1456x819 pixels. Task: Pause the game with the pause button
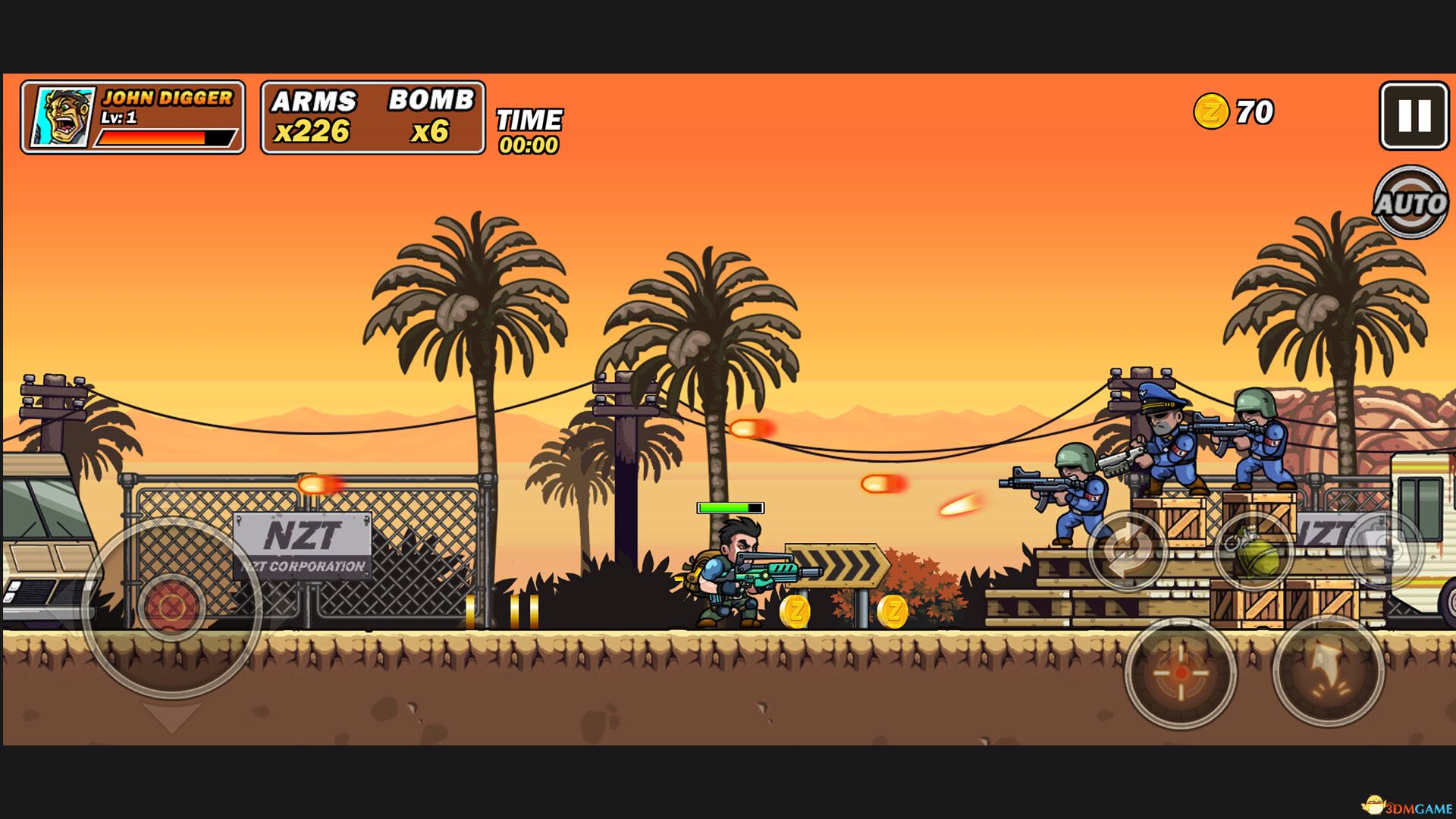pos(1414,116)
